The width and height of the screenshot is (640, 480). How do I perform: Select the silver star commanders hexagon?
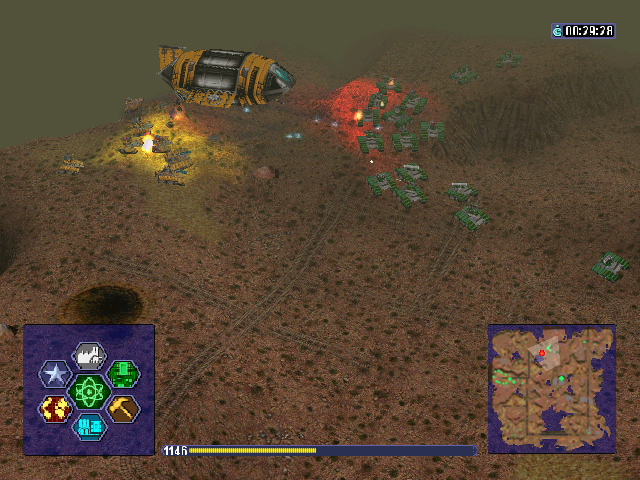(55, 374)
